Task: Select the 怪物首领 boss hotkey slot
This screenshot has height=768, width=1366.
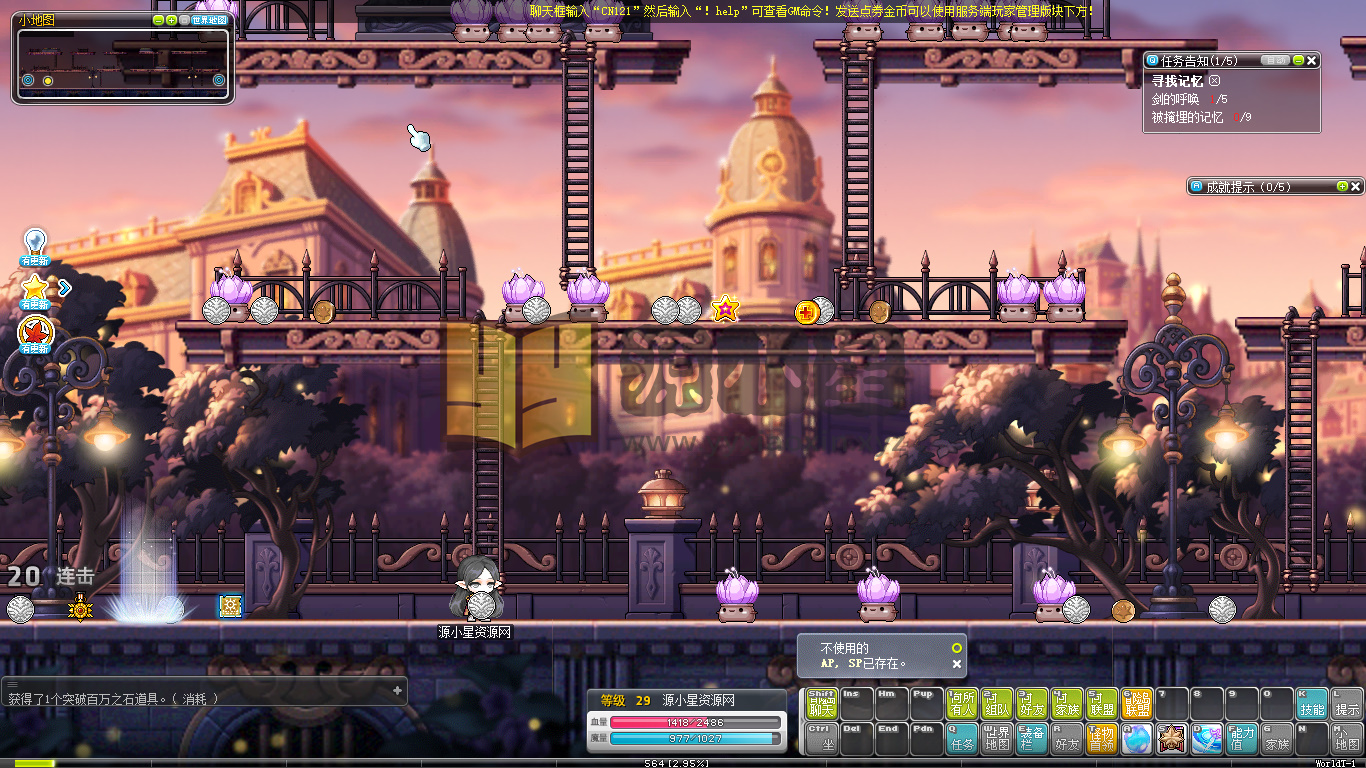Action: click(x=1102, y=739)
